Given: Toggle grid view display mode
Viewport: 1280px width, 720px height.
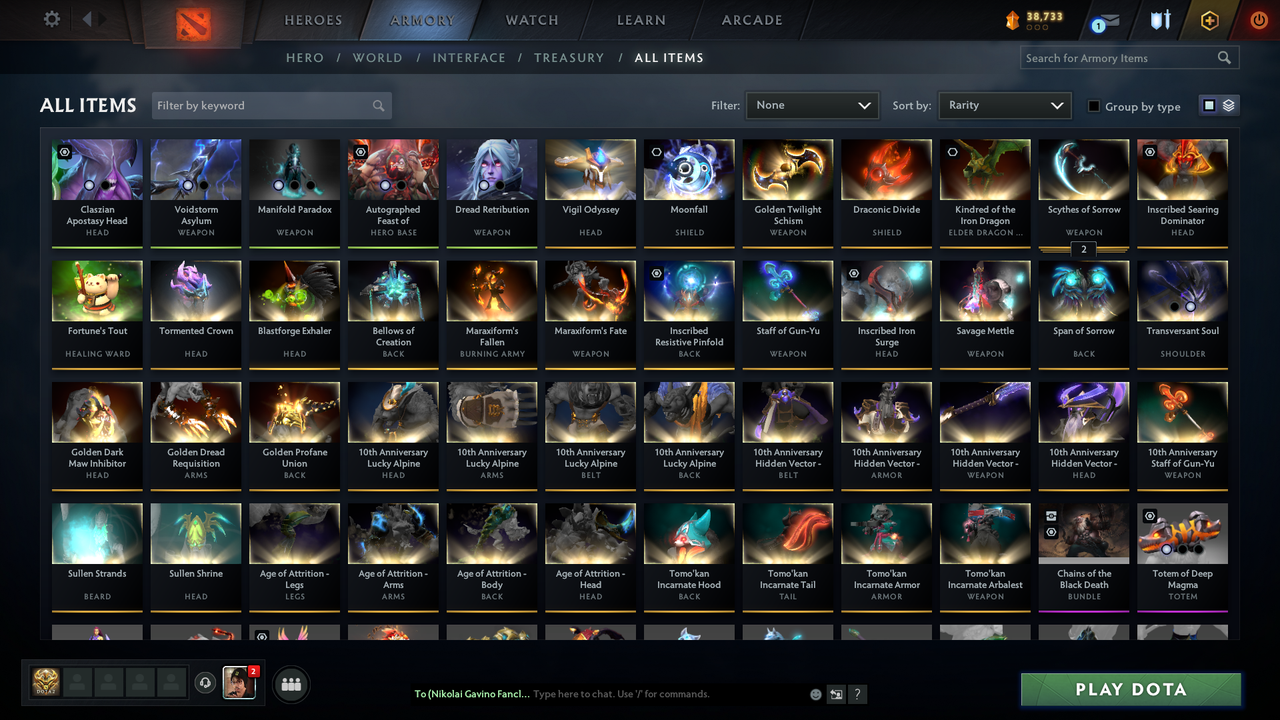Looking at the screenshot, I should click(1211, 105).
